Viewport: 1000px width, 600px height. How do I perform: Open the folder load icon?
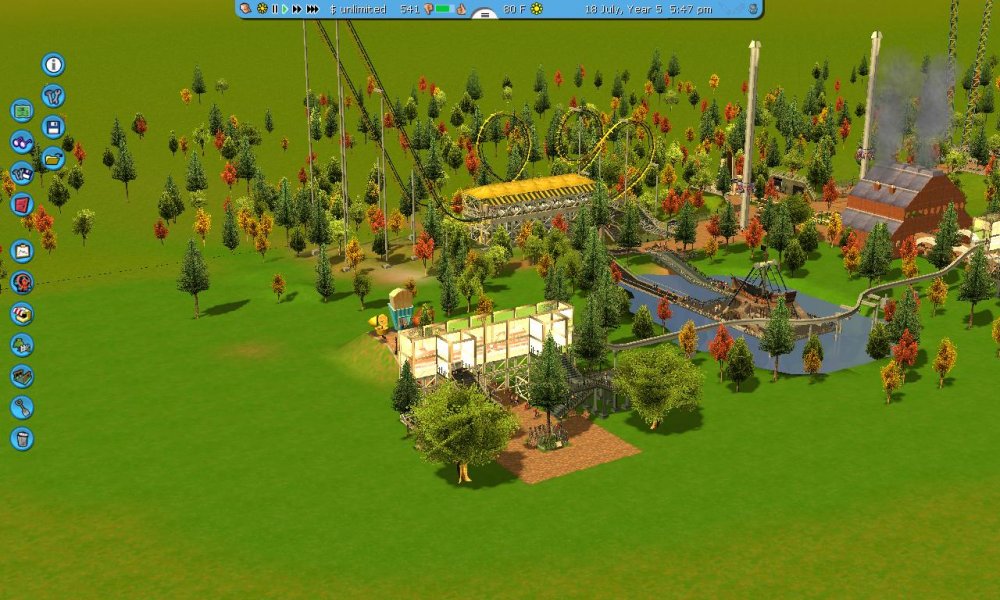pos(53,158)
